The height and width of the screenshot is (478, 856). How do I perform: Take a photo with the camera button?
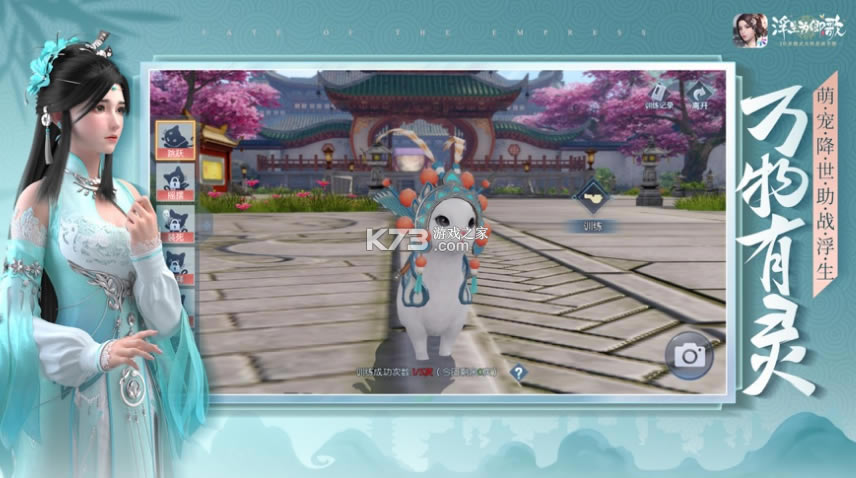coord(690,352)
